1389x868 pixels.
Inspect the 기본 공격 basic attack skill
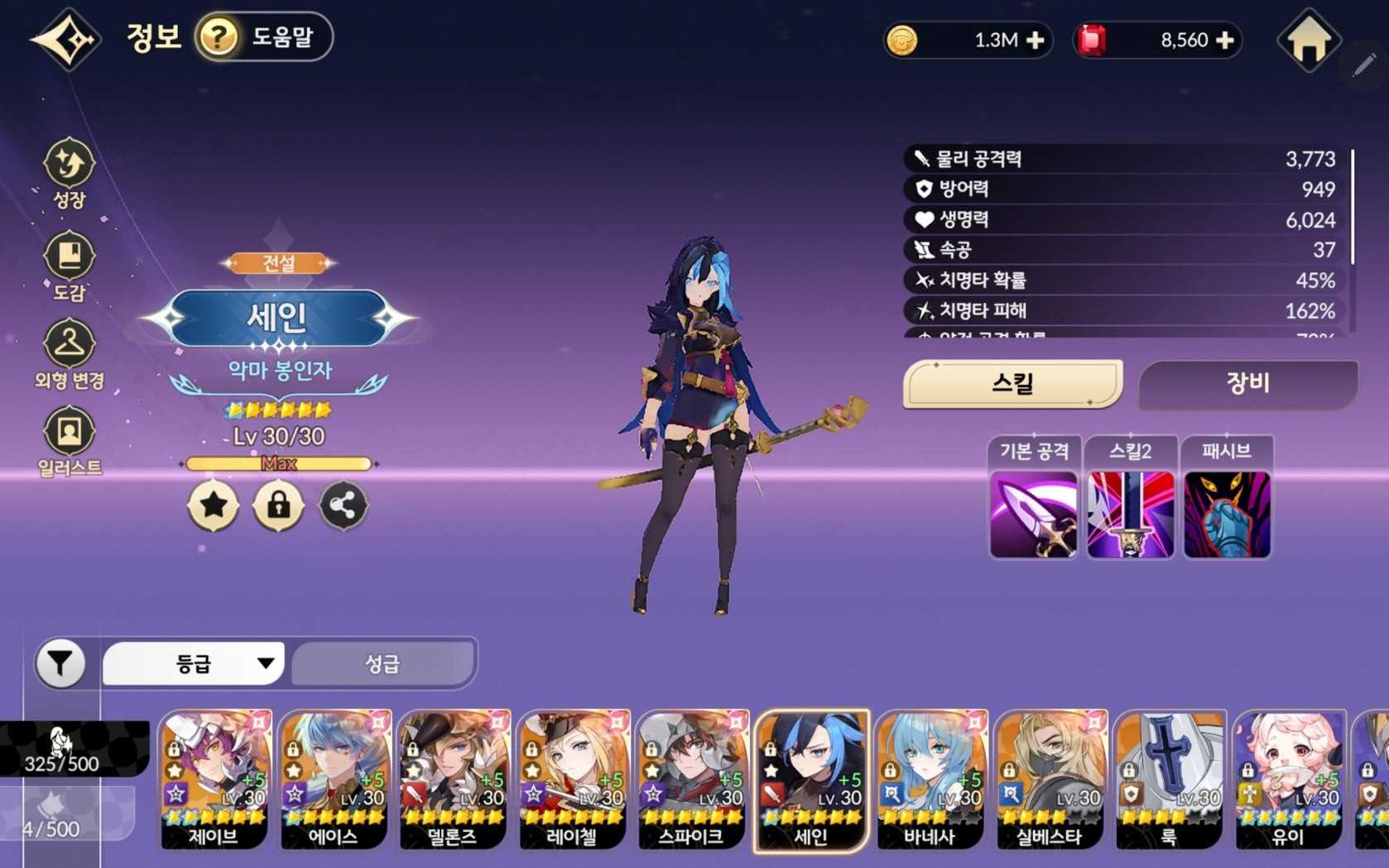(x=1034, y=514)
